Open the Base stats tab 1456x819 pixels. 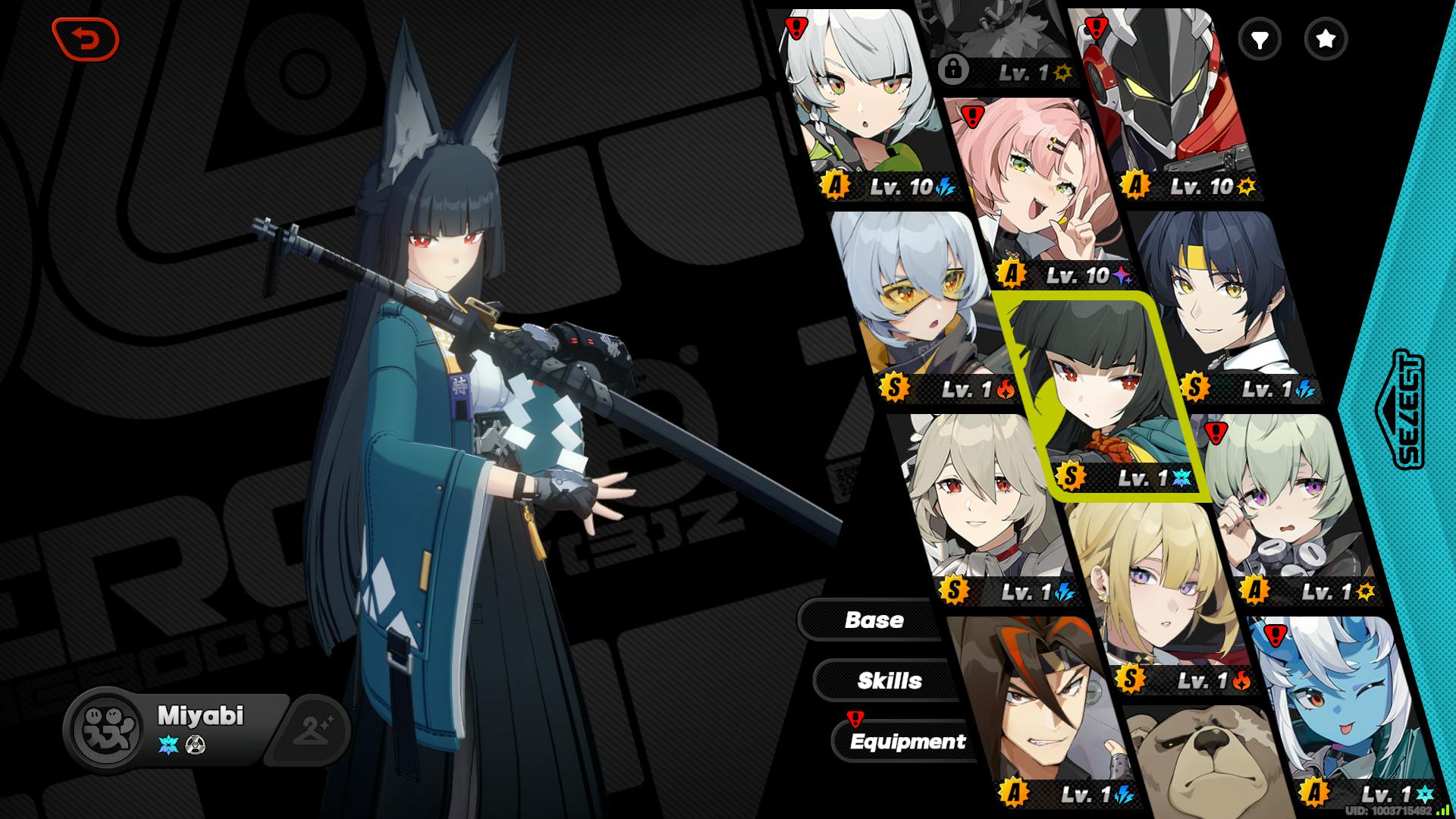874,620
